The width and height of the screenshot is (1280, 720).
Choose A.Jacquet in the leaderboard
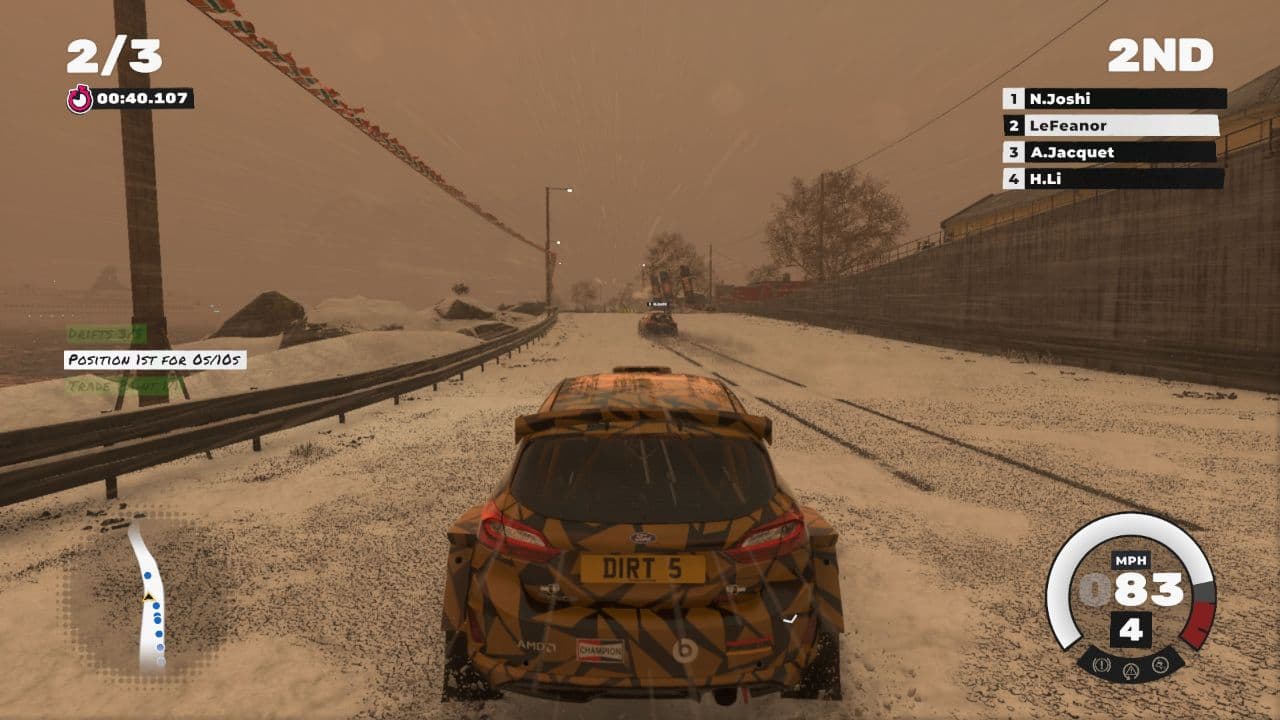click(1110, 153)
